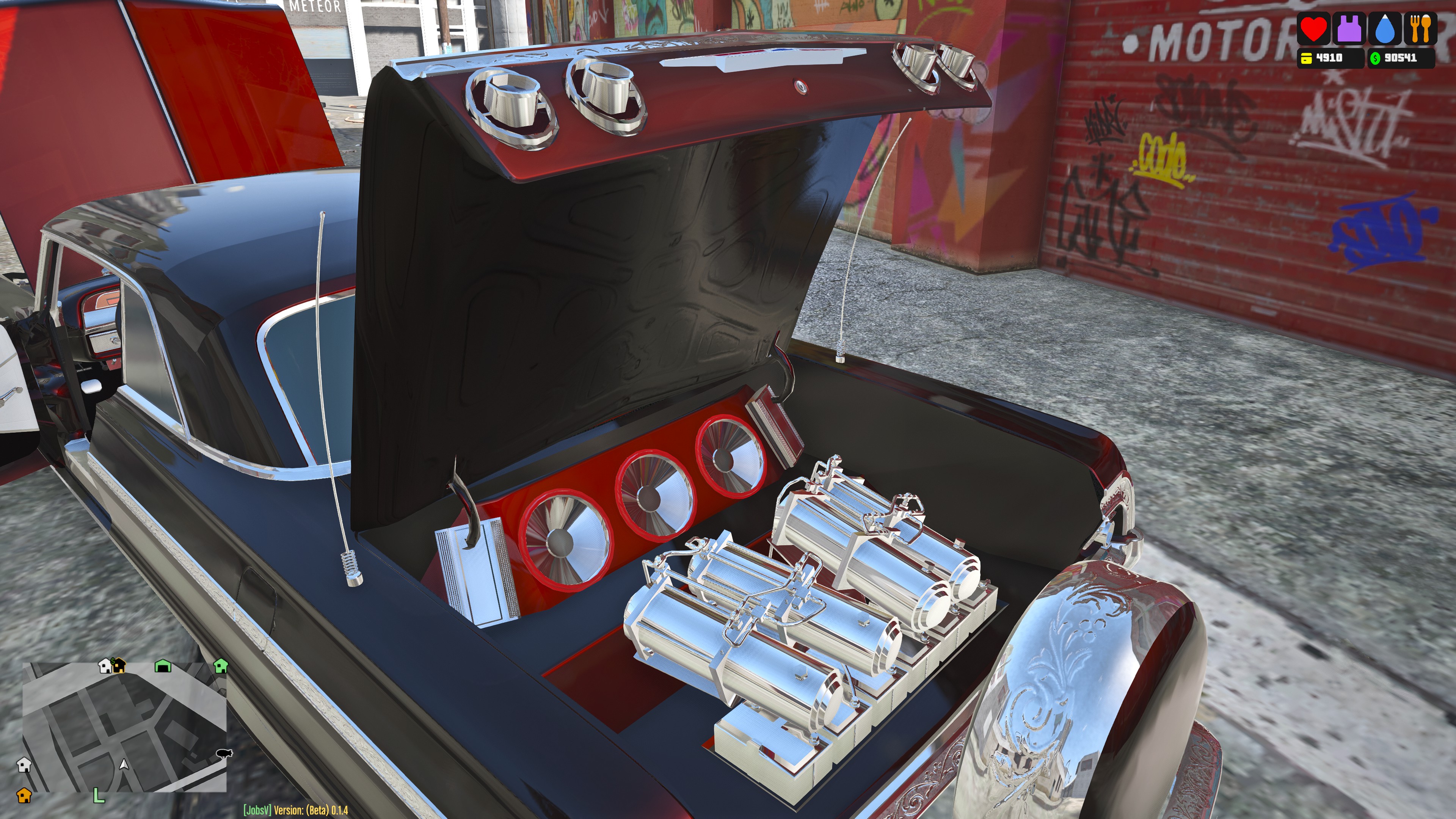The width and height of the screenshot is (1456, 819).
Task: Click the green house marker on the minimap
Action: pyautogui.click(x=221, y=666)
